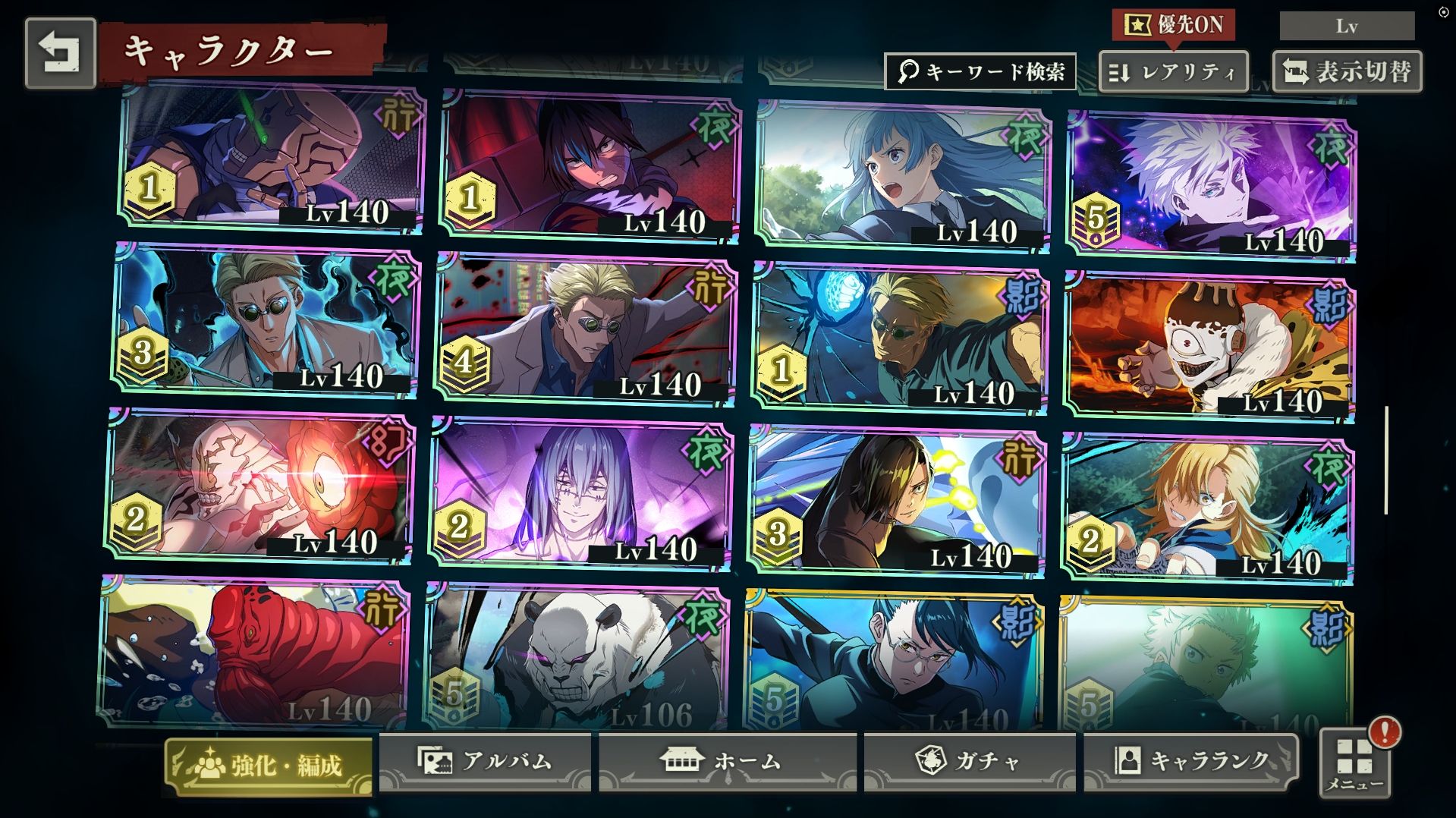Open the ガチャ gacha screen
This screenshot has width=1456, height=818.
[x=969, y=761]
